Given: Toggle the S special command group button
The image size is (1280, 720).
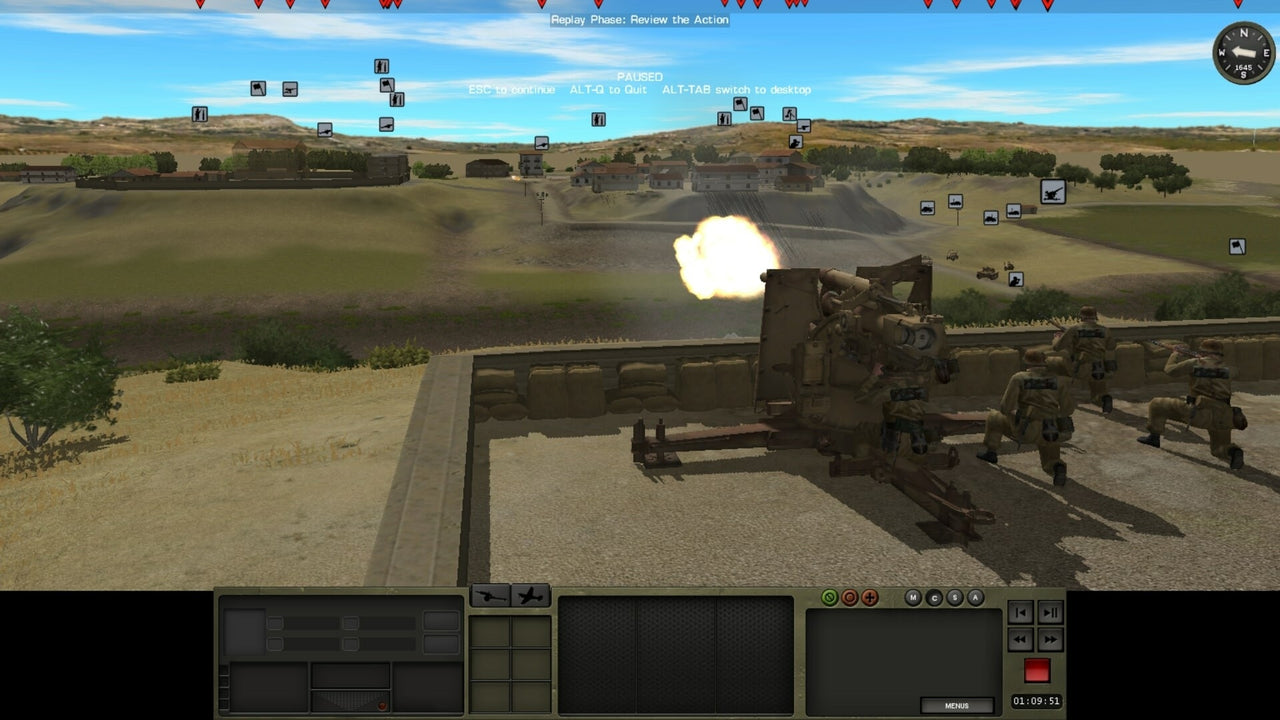Looking at the screenshot, I should pyautogui.click(x=954, y=597).
